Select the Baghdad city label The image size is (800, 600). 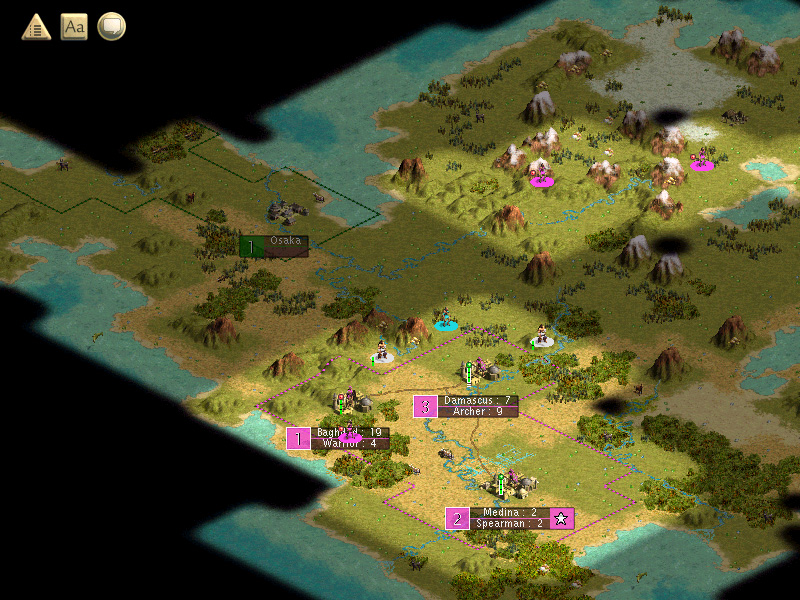[x=348, y=433]
